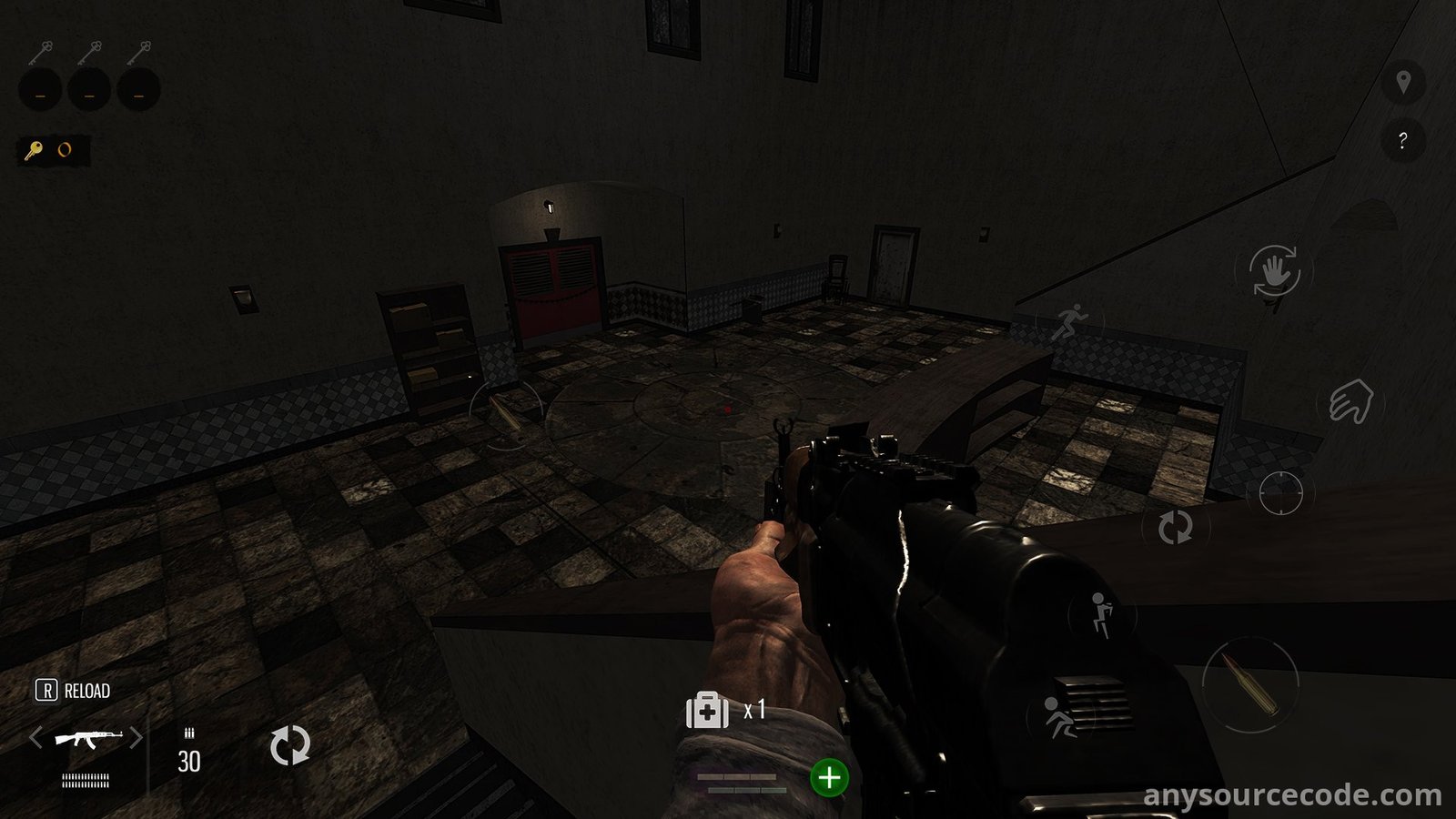The width and height of the screenshot is (1456, 819).
Task: Tap the crouching runner button
Action: click(1058, 717)
